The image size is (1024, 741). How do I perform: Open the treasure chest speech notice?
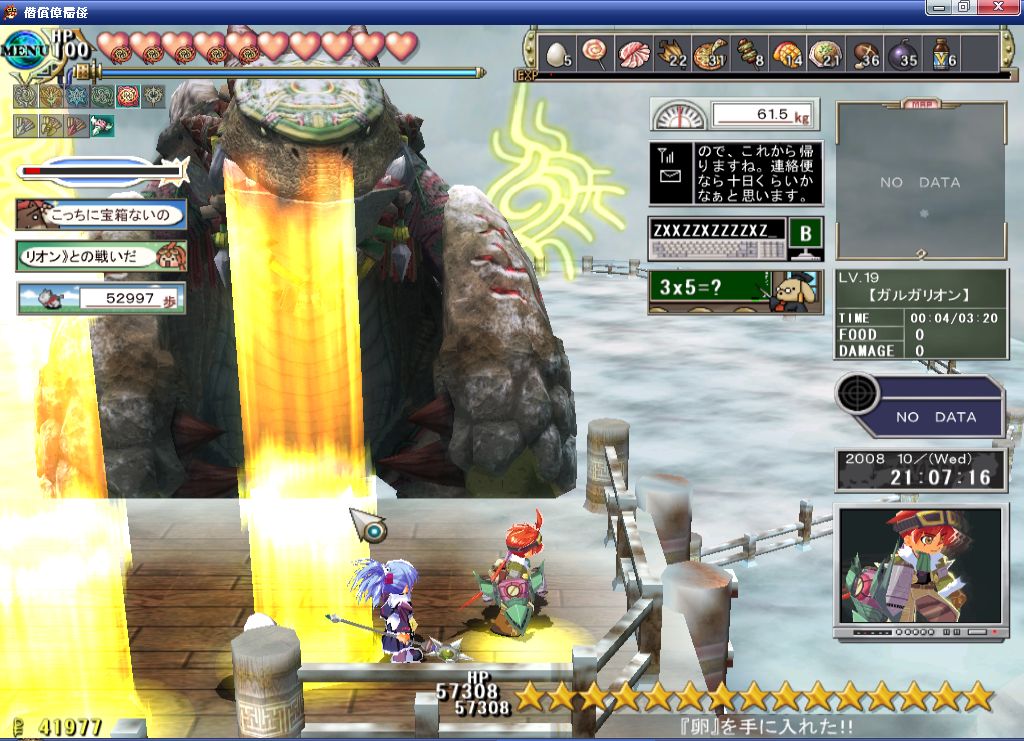[101, 213]
